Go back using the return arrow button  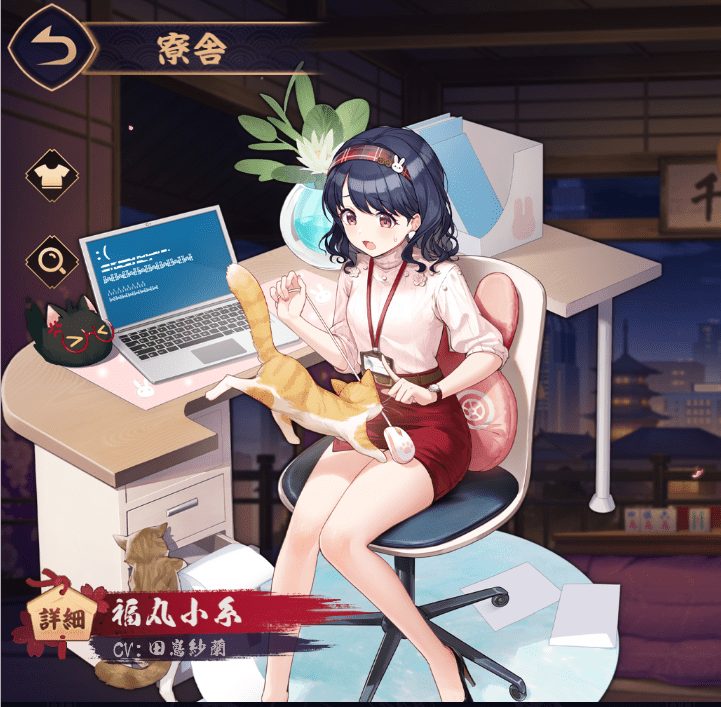49,47
